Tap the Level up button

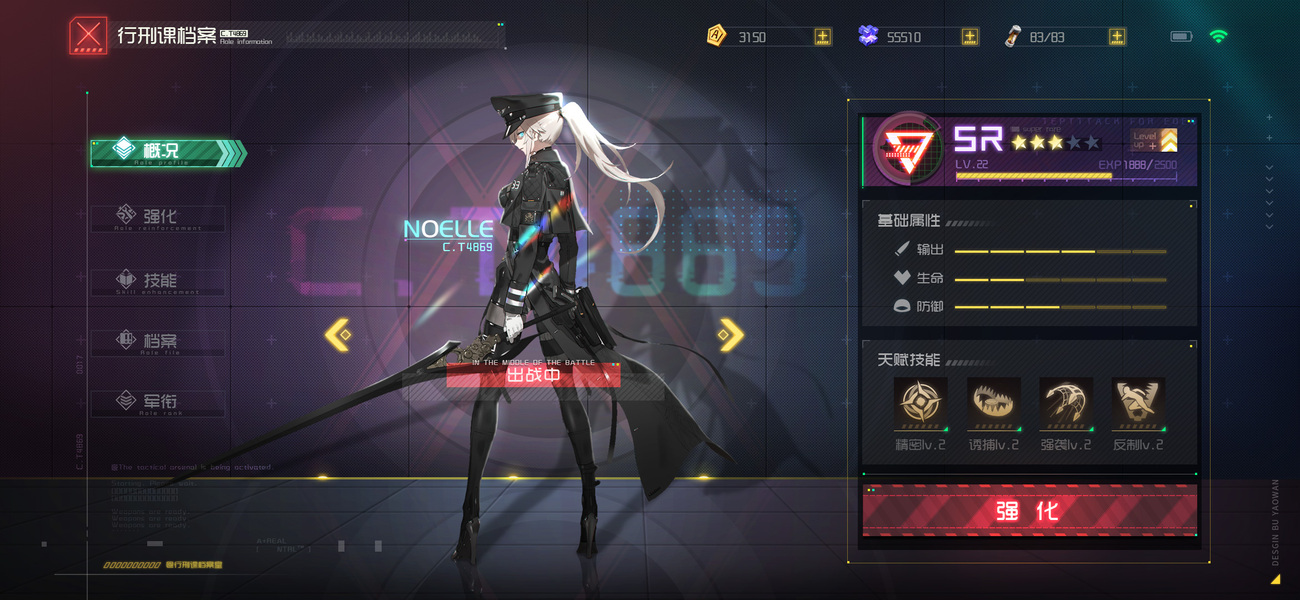point(1153,141)
